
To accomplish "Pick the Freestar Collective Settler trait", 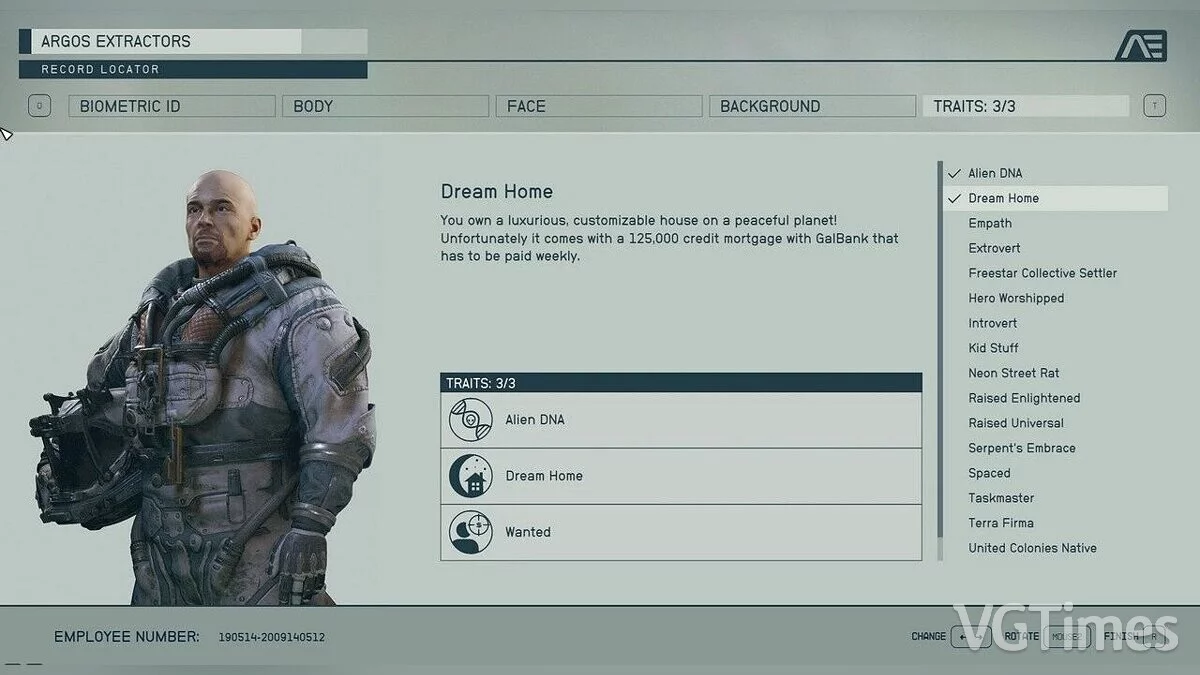I will point(1042,273).
